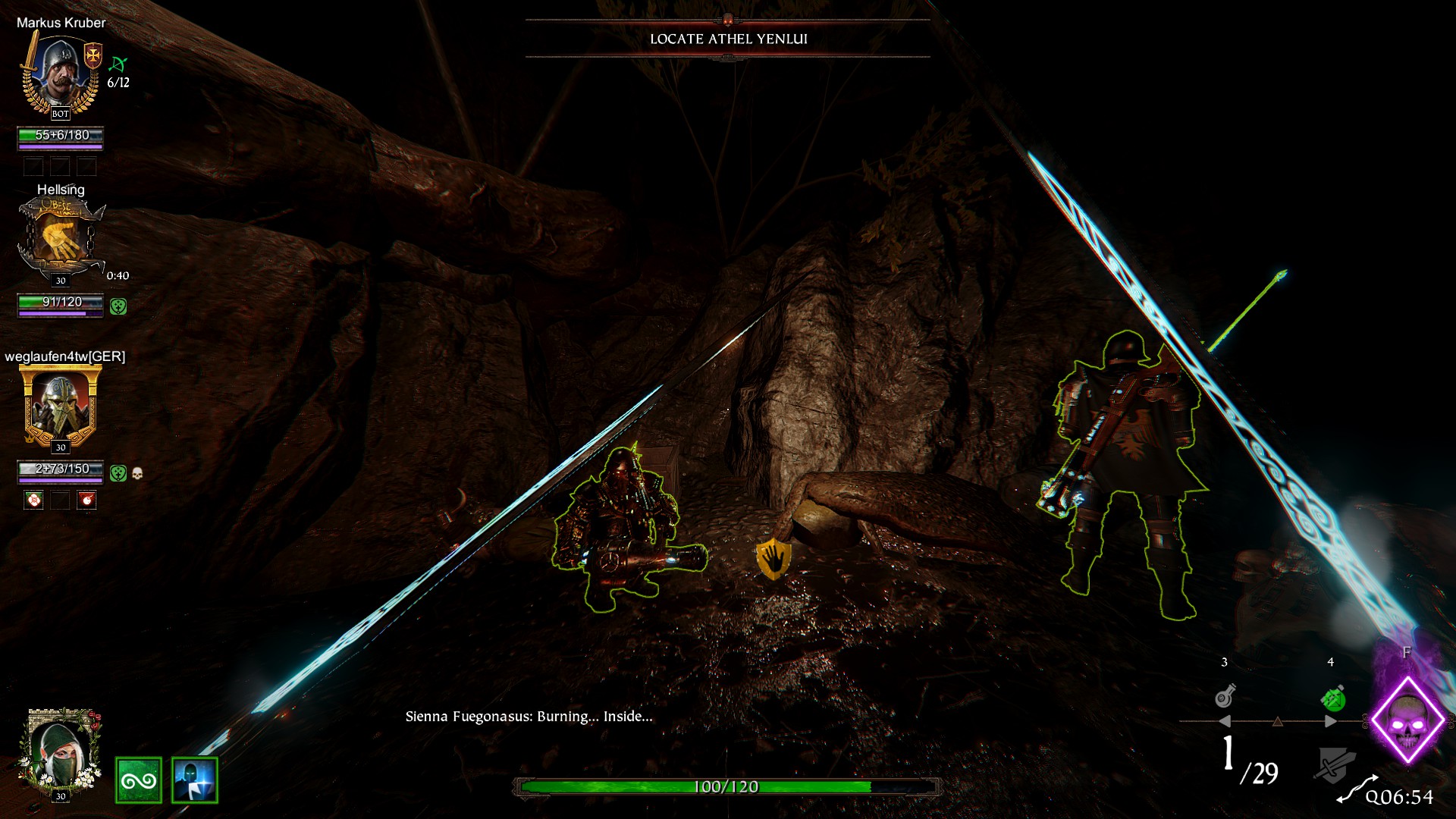Click Kruber's green bow ammo icon

coord(118,64)
